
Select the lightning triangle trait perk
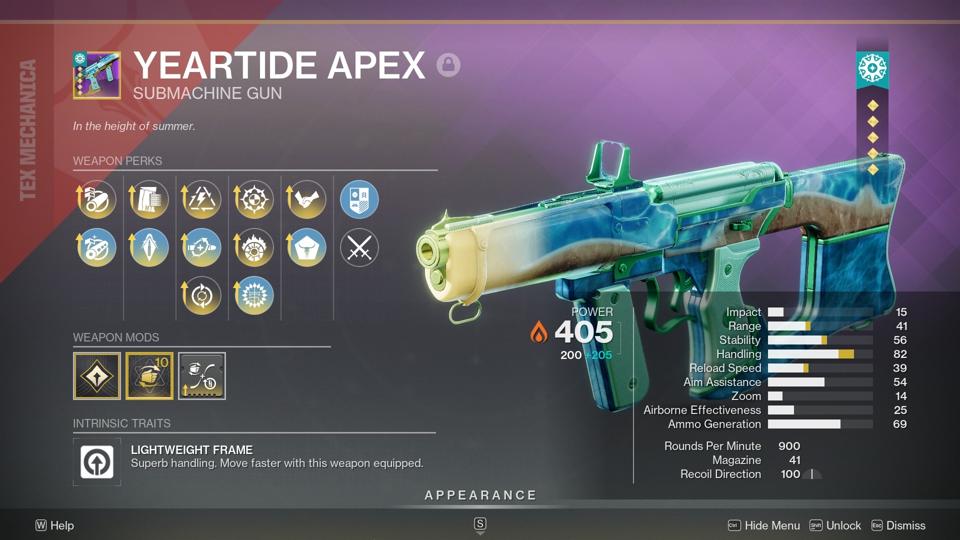[x=201, y=200]
